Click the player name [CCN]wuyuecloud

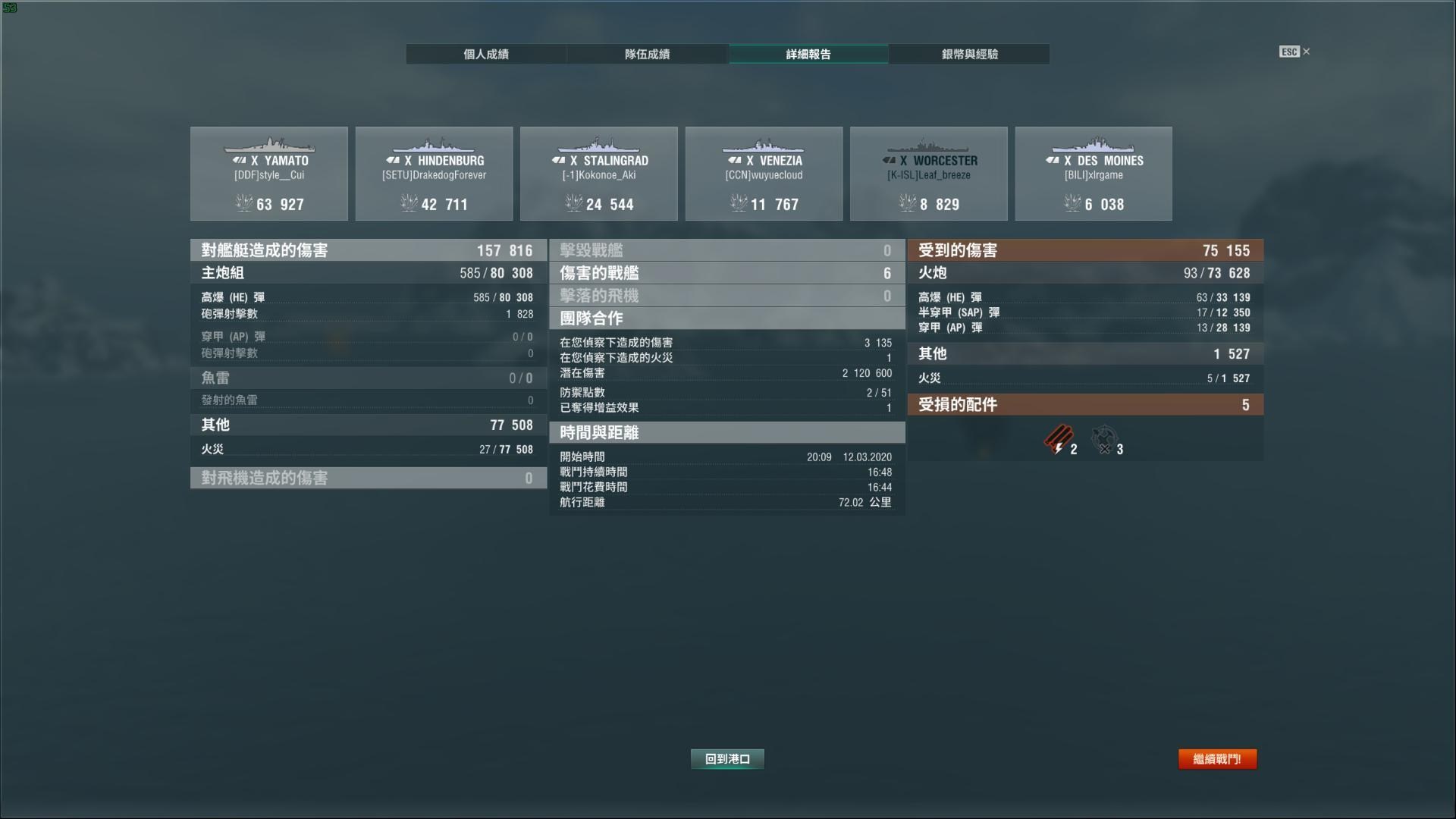point(763,174)
